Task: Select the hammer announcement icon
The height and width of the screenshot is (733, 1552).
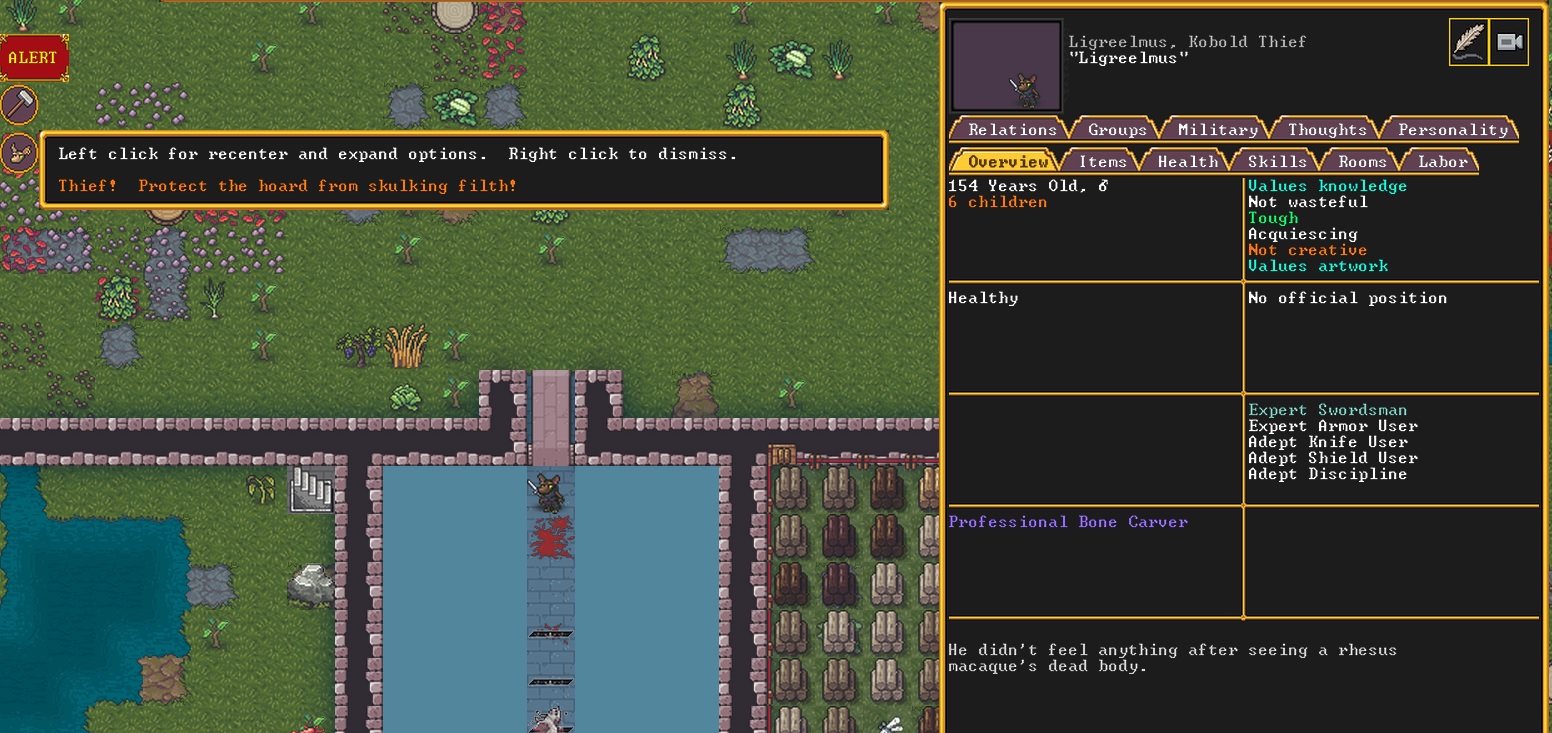Action: pyautogui.click(x=20, y=105)
